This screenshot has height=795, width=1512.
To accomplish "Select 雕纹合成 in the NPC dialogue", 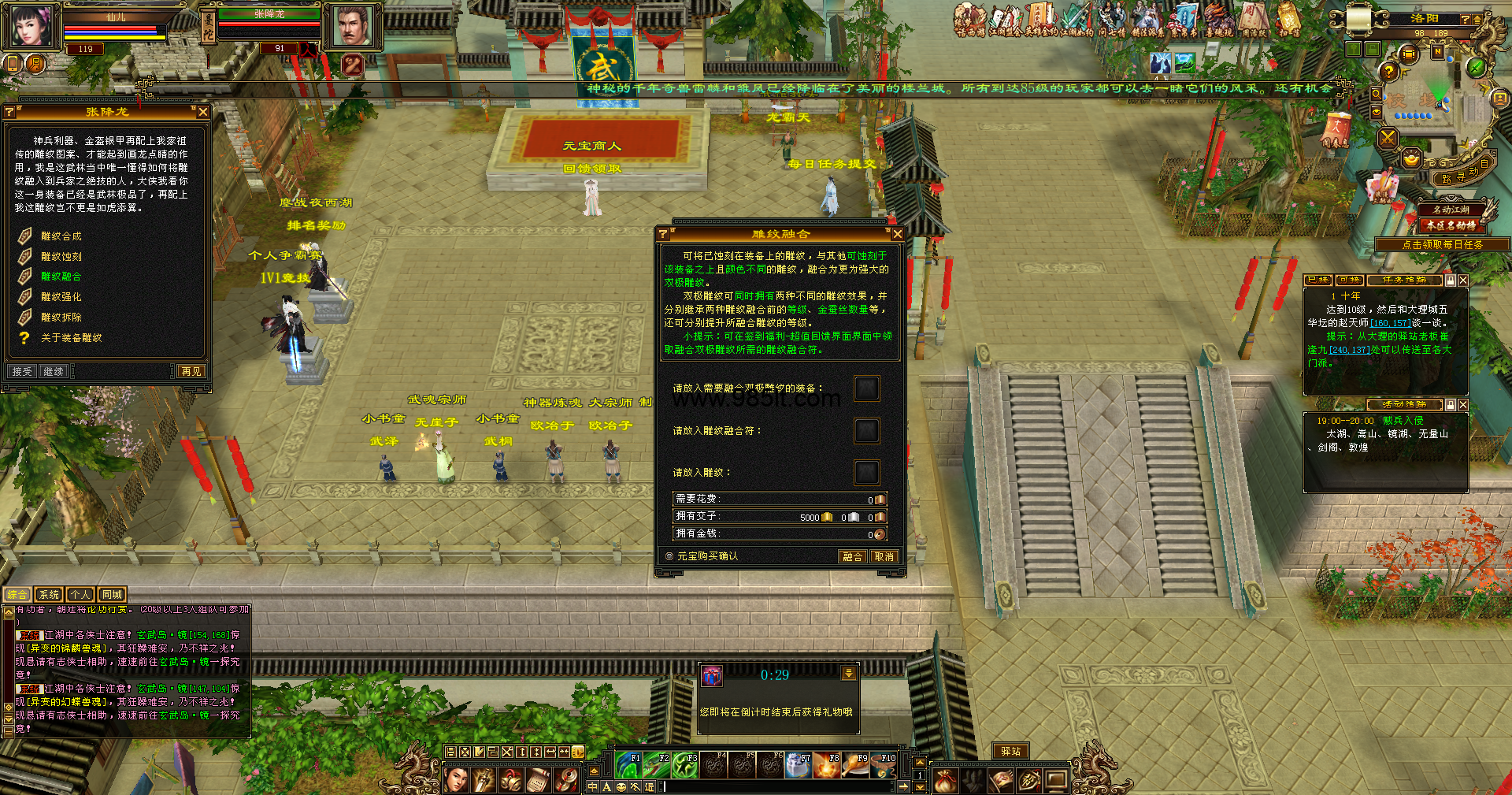I will pyautogui.click(x=61, y=236).
